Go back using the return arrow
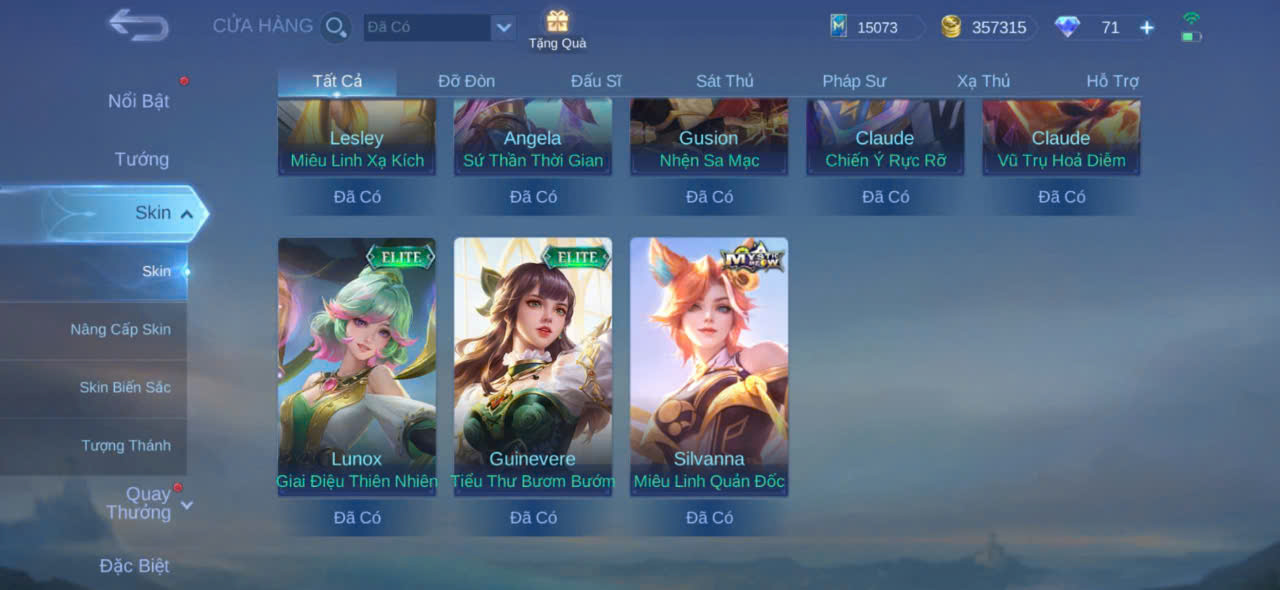This screenshot has height=590, width=1280. coord(138,25)
